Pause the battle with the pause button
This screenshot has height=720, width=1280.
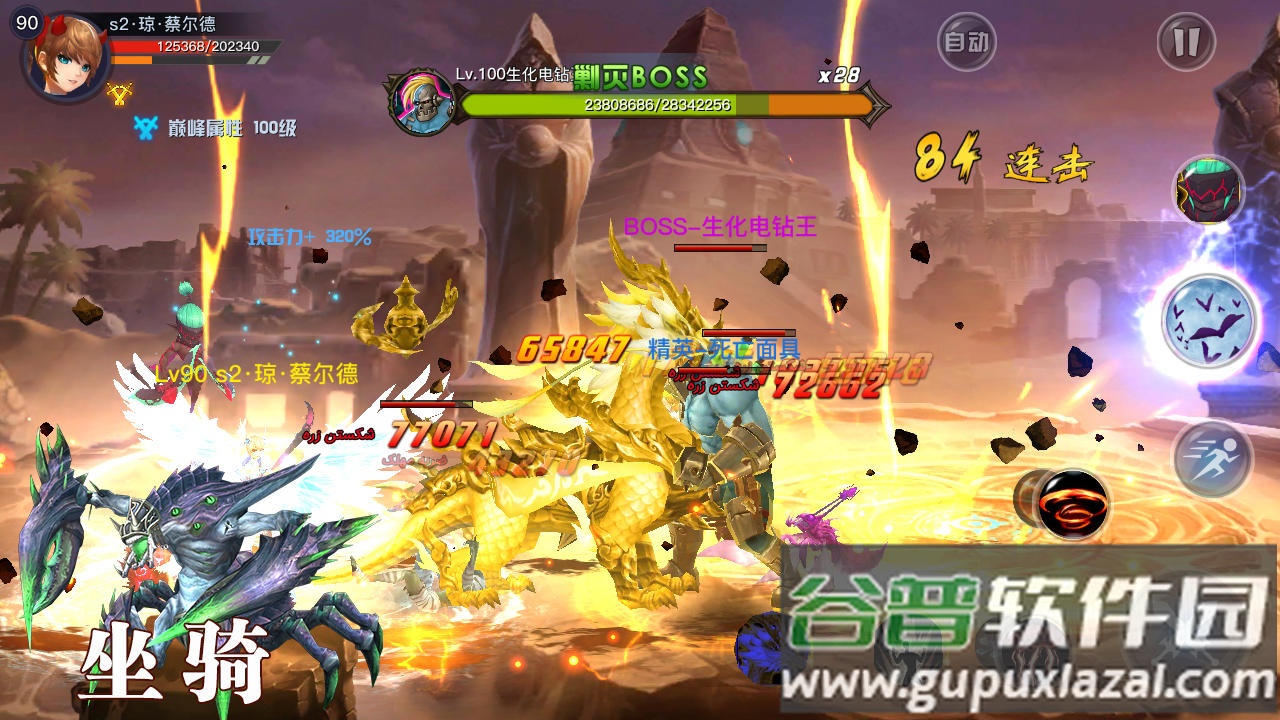point(1186,42)
